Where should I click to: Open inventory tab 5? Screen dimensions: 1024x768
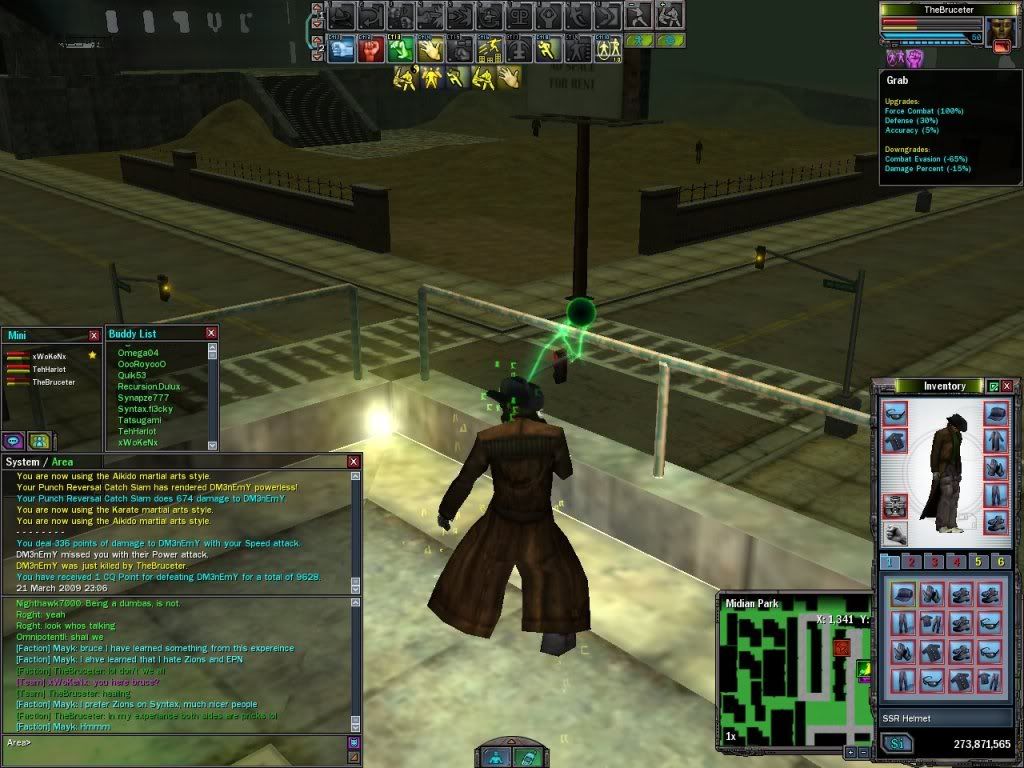pos(979,562)
